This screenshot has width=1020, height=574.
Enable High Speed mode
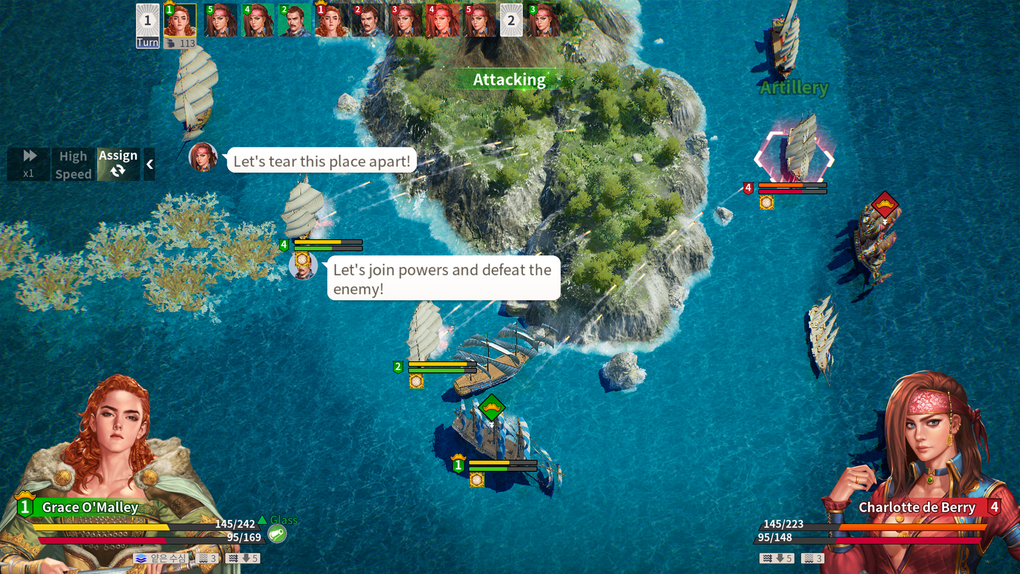pos(73,164)
